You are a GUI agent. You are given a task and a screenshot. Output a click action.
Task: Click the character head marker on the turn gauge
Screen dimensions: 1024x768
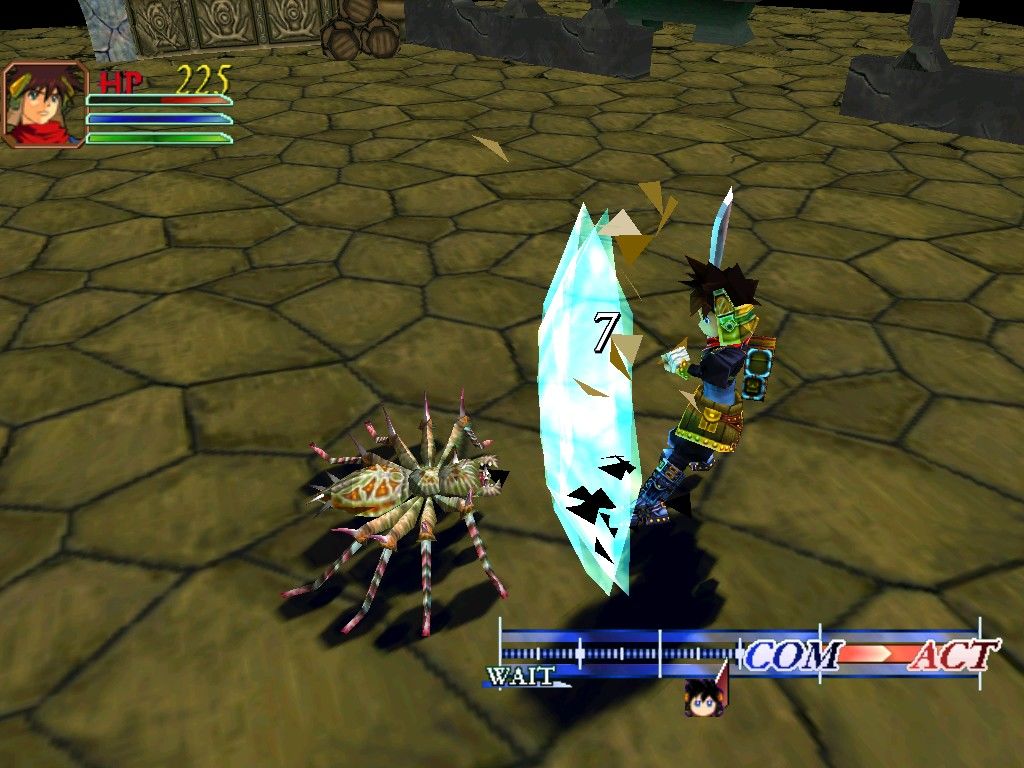[704, 697]
